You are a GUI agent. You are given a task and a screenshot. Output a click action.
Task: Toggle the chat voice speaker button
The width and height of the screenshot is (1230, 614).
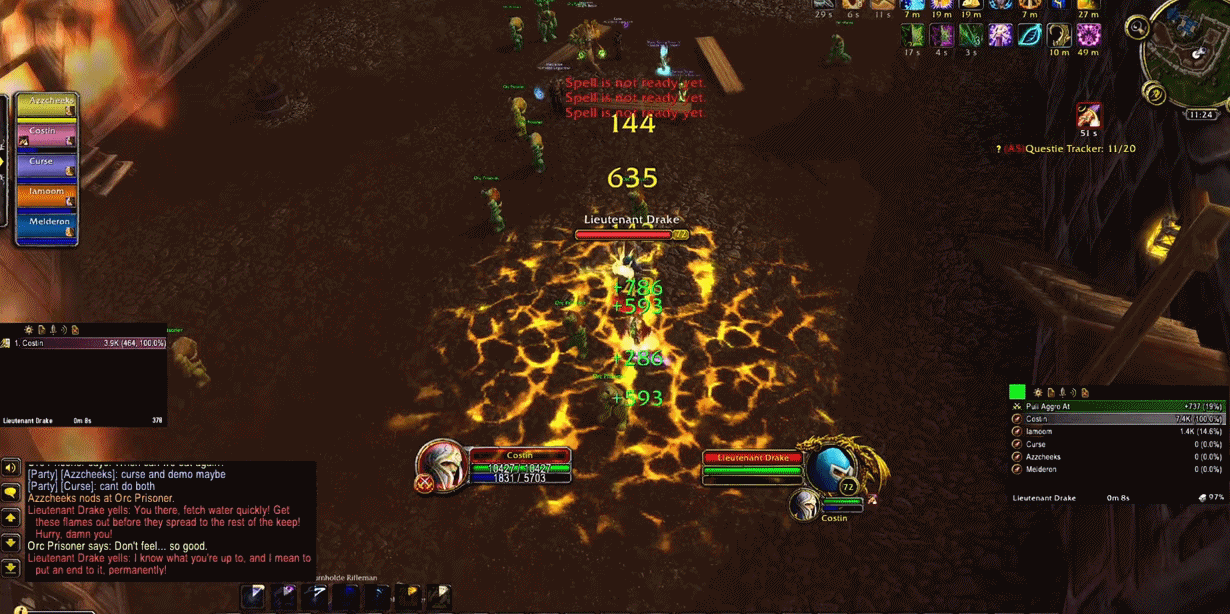(11, 467)
